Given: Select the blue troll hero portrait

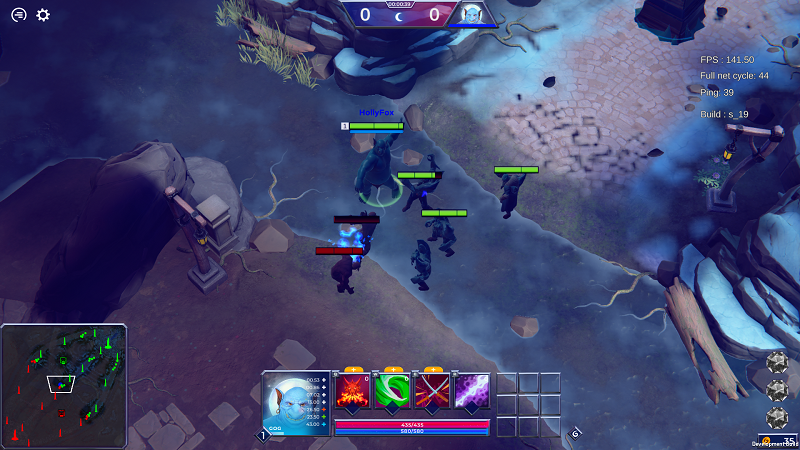Looking at the screenshot, I should [296, 402].
